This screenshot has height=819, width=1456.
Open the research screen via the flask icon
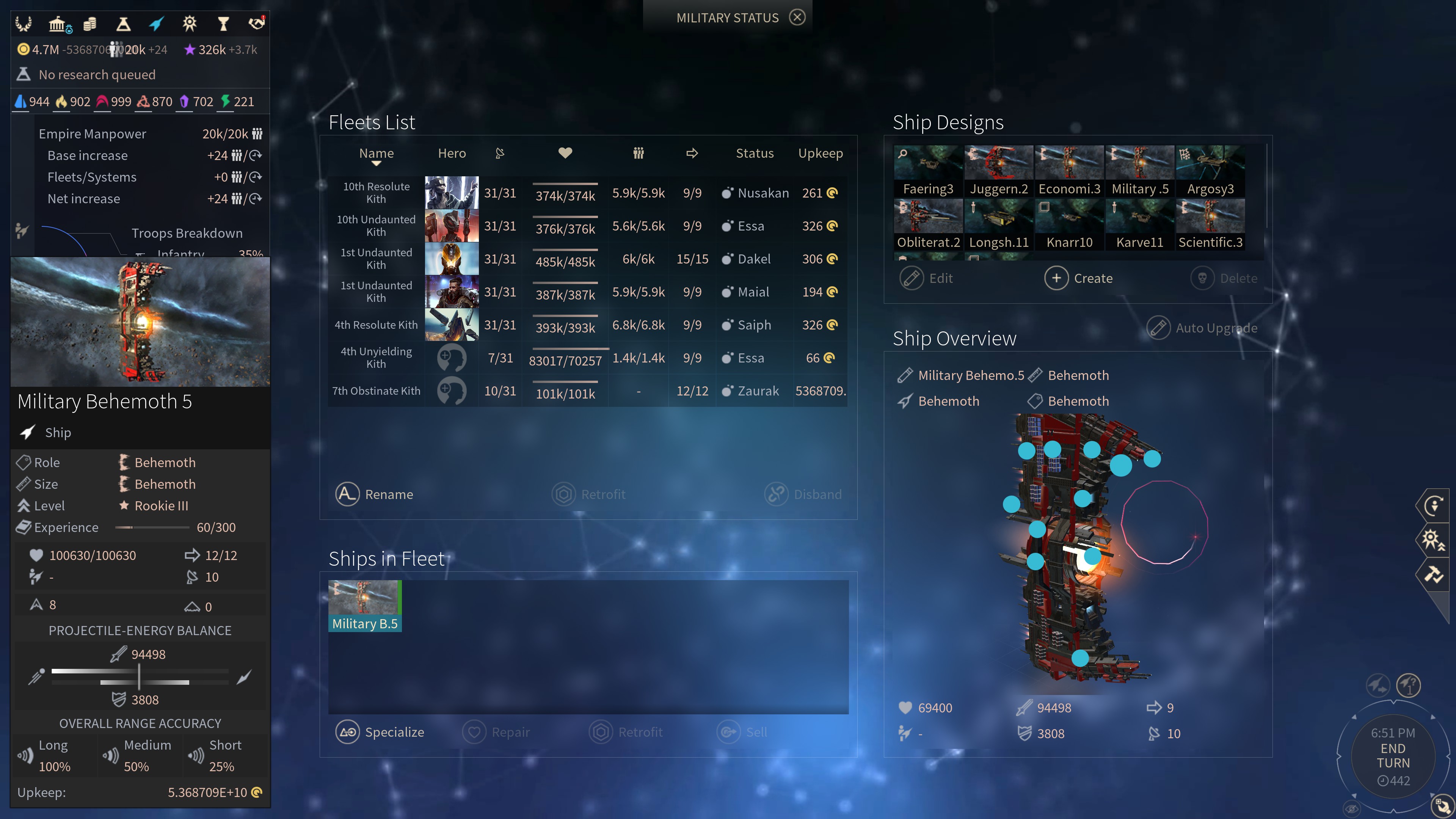point(123,23)
